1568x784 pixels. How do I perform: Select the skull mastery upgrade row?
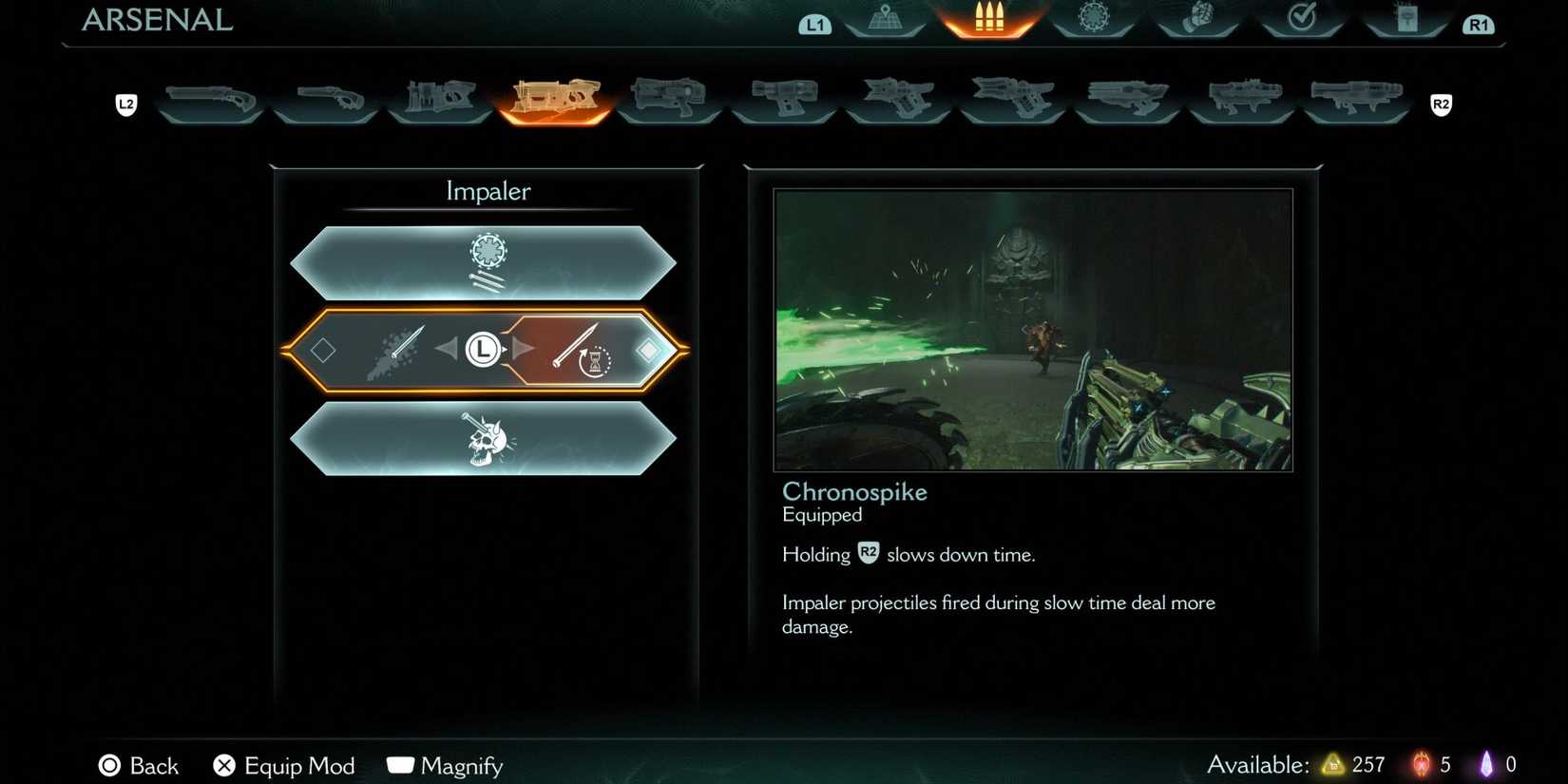(487, 439)
